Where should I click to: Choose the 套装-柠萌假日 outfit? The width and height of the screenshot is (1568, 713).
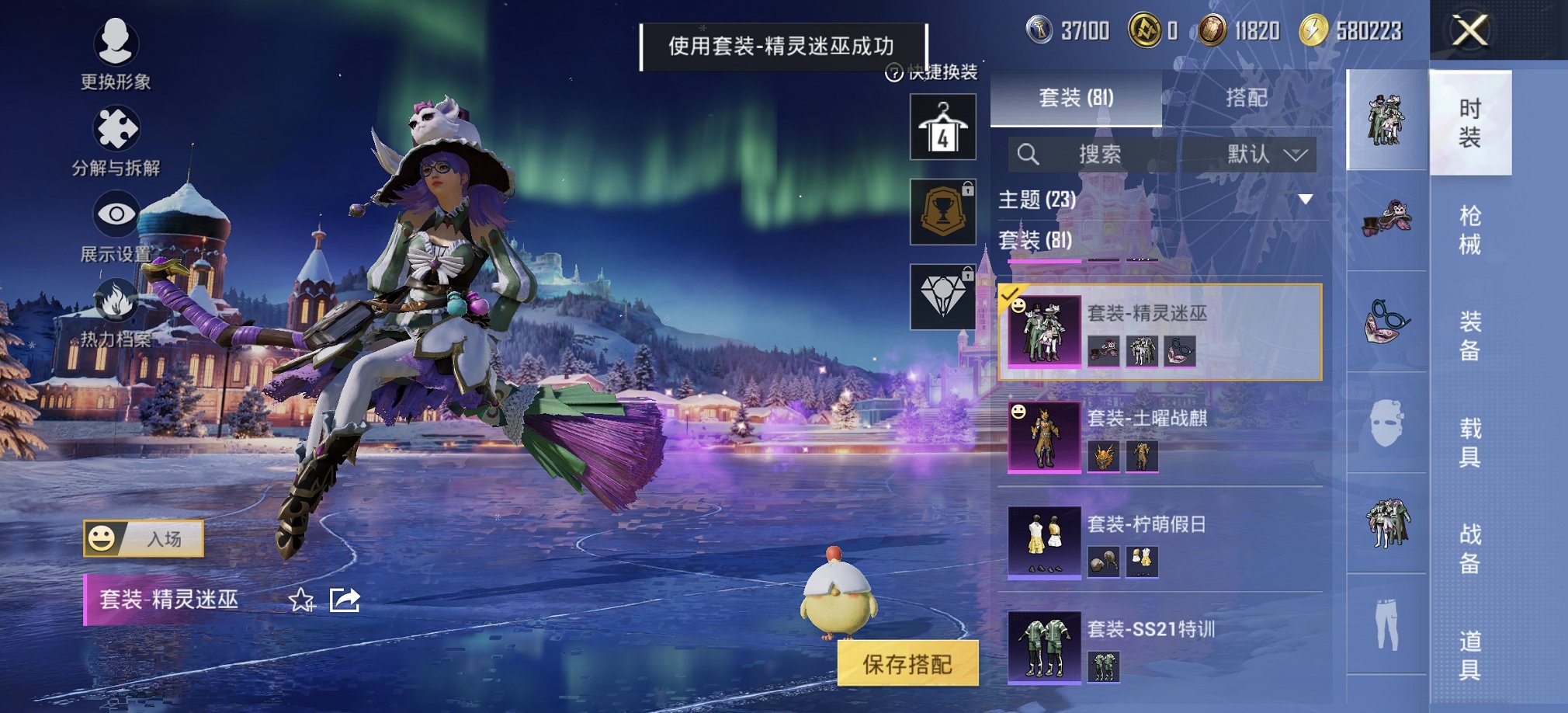click(1160, 542)
